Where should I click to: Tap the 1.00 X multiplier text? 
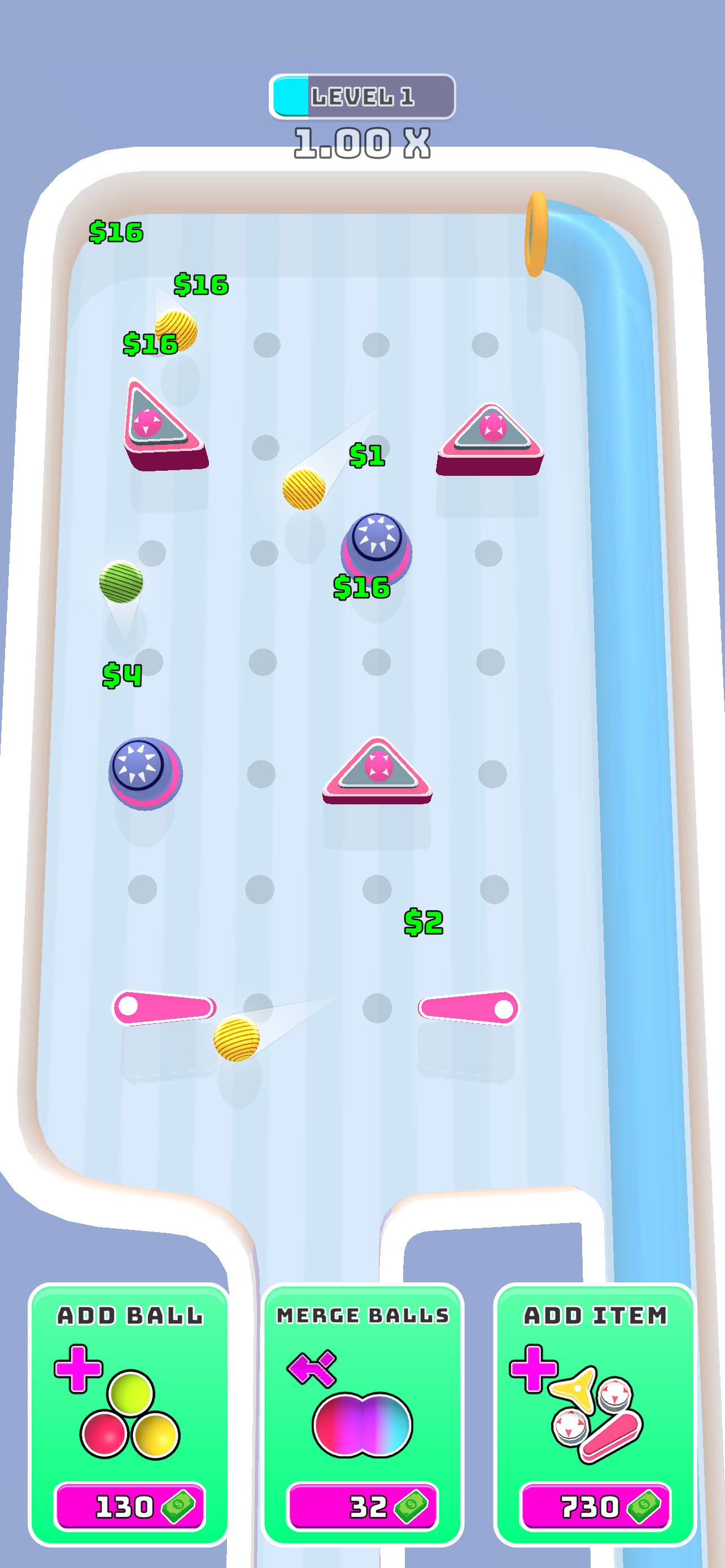[x=361, y=142]
